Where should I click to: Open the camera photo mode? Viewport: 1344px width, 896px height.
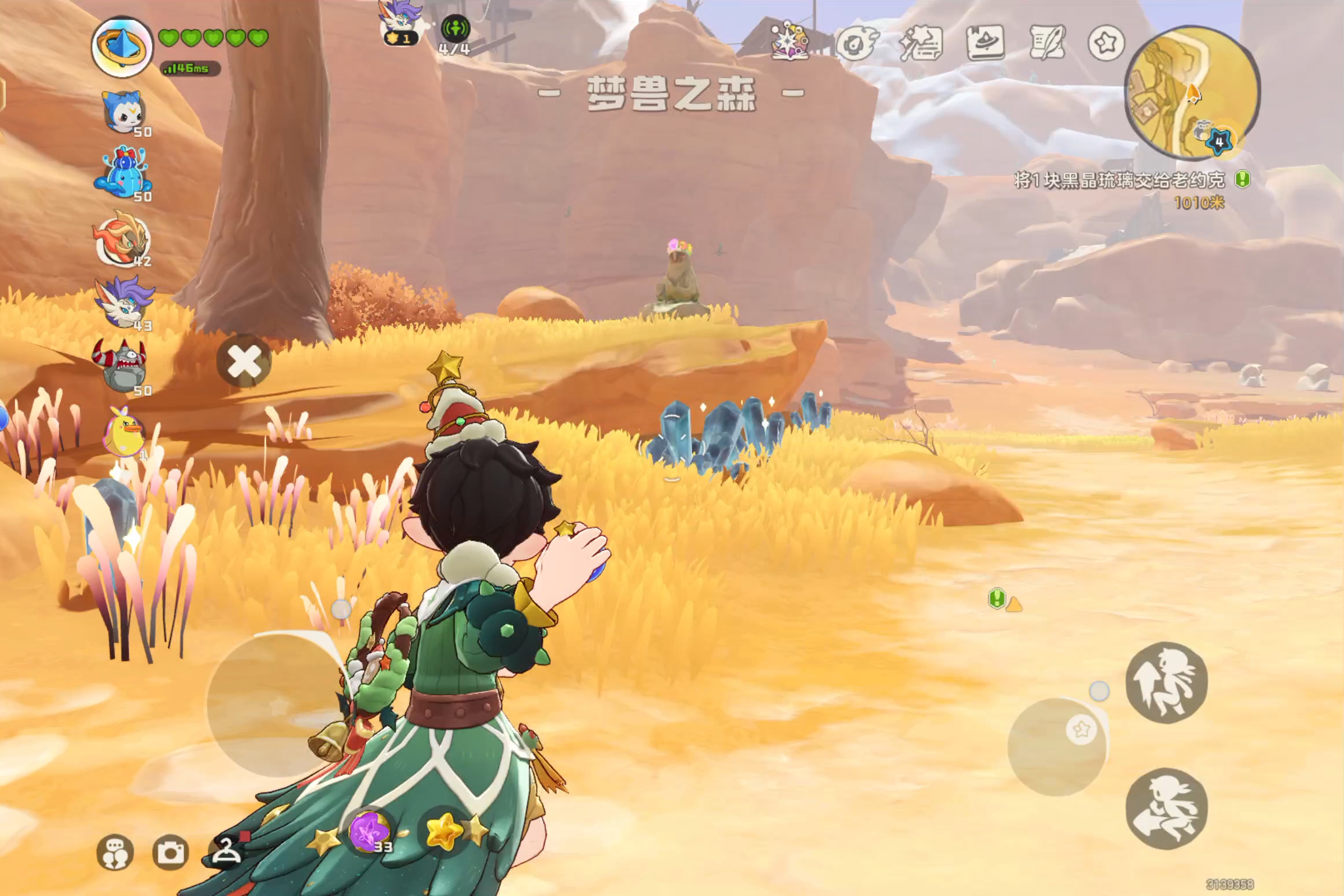coord(170,852)
